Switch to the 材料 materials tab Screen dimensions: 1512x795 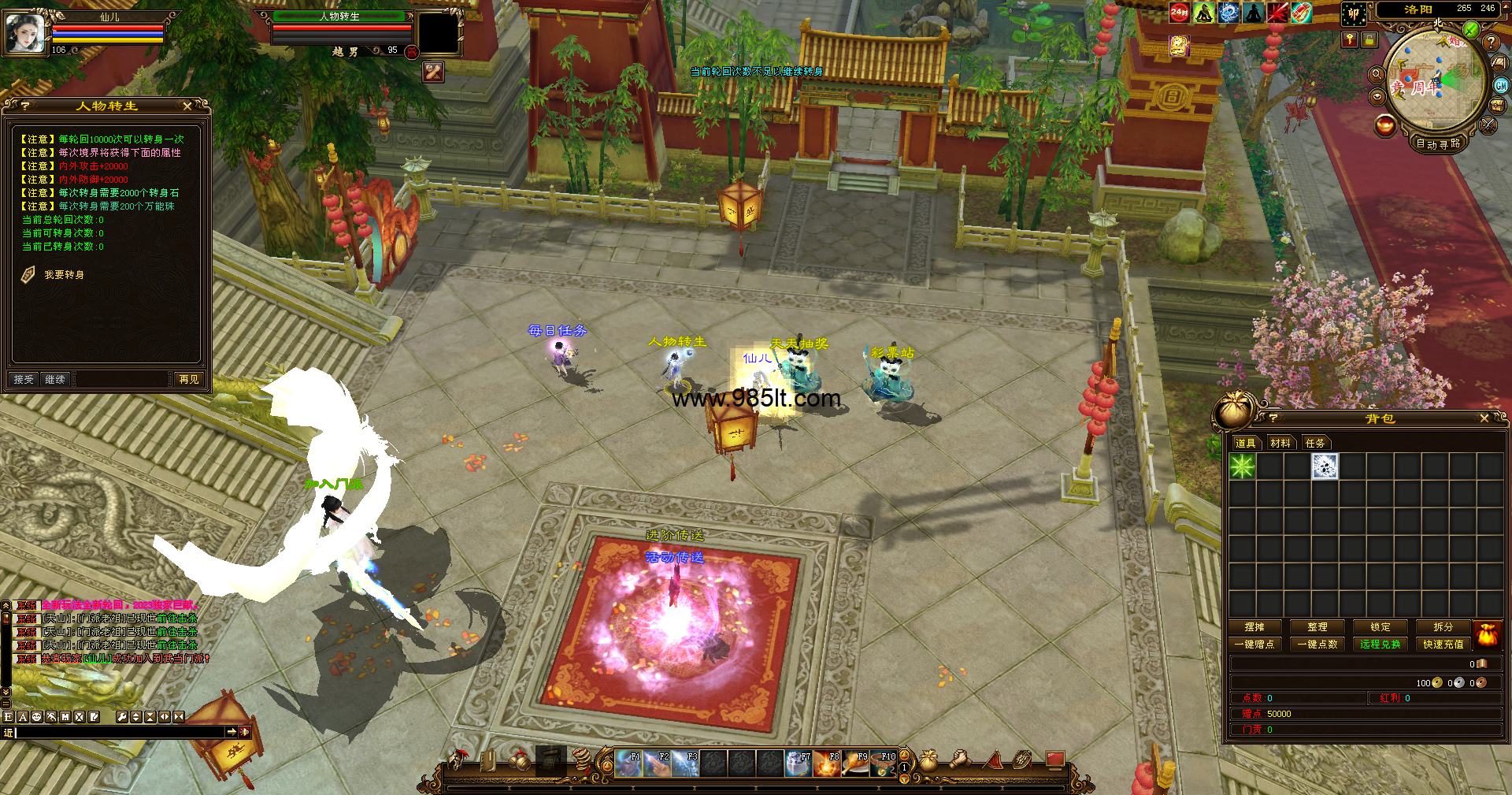1280,443
